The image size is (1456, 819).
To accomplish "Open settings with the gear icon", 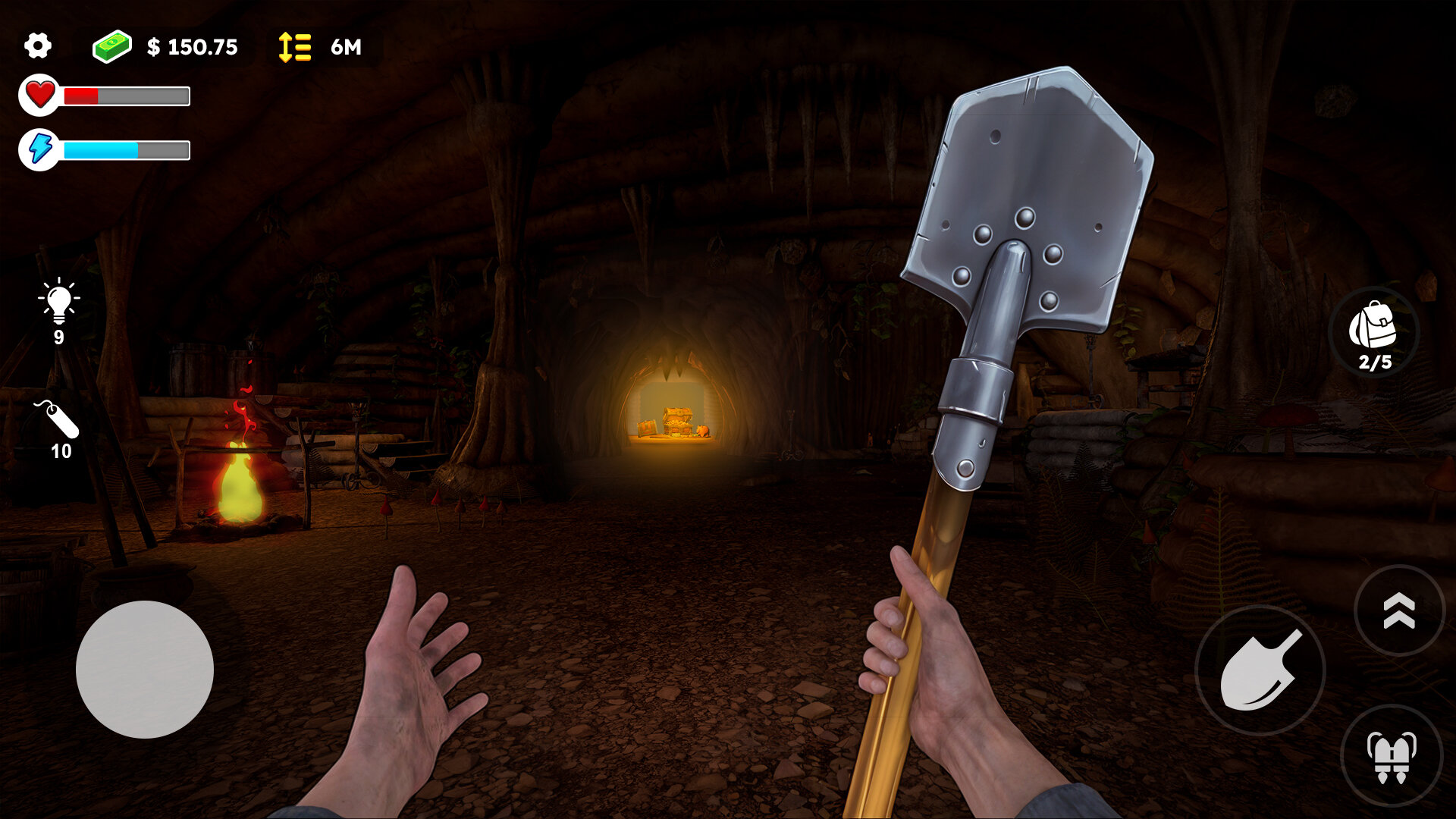I will pos(37,46).
